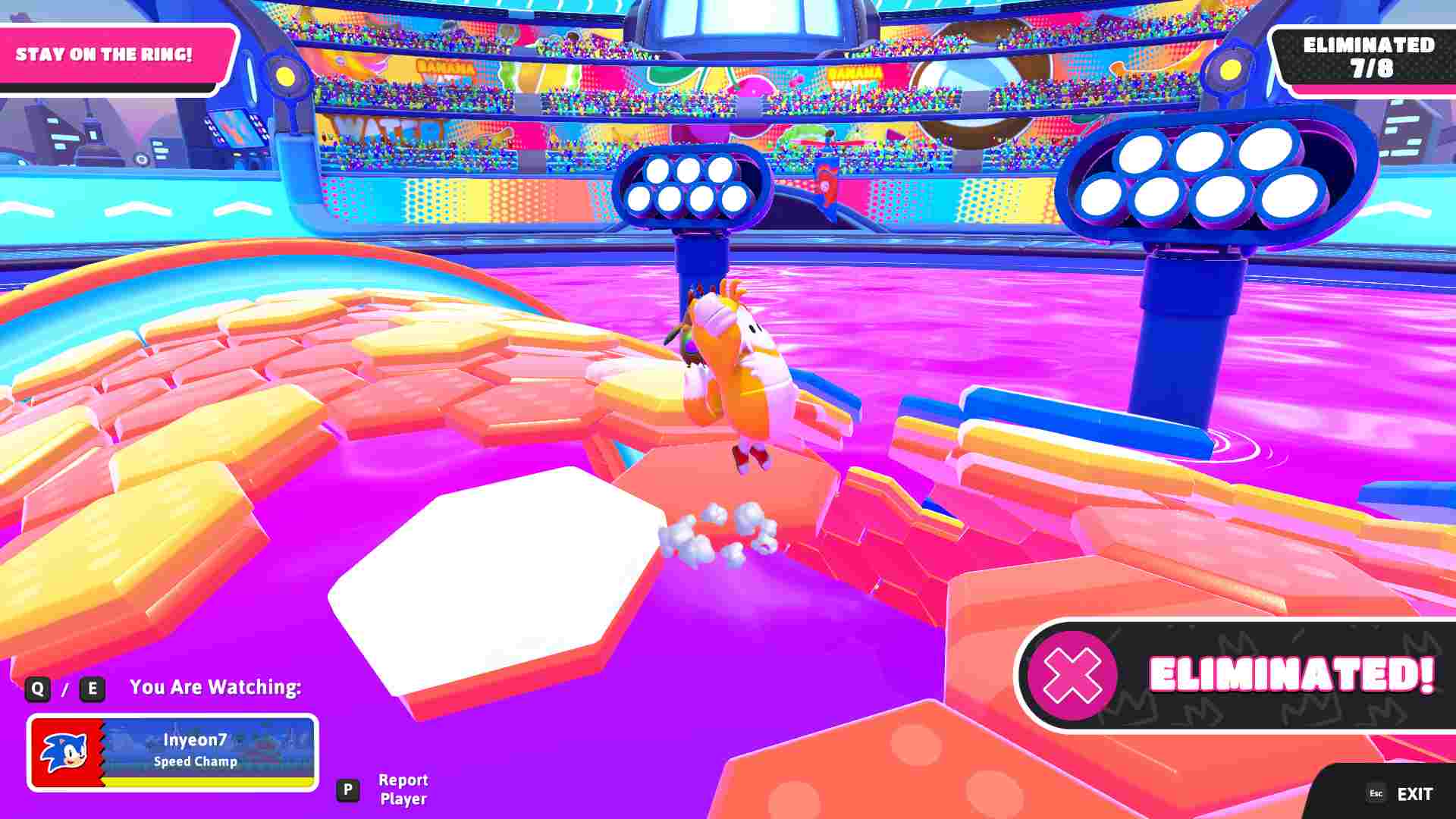Report the spectated player
The image size is (1456, 819).
coord(402,789)
